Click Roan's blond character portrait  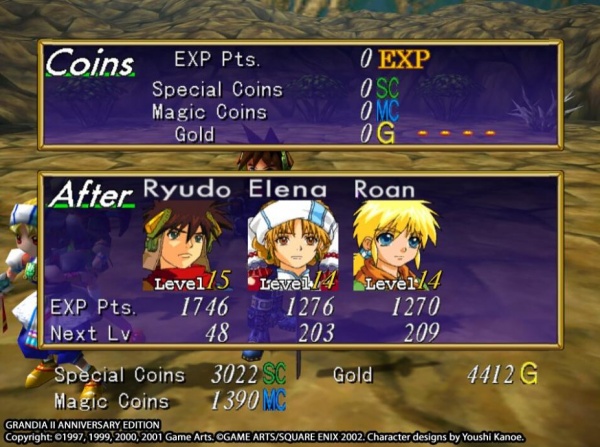(395, 244)
